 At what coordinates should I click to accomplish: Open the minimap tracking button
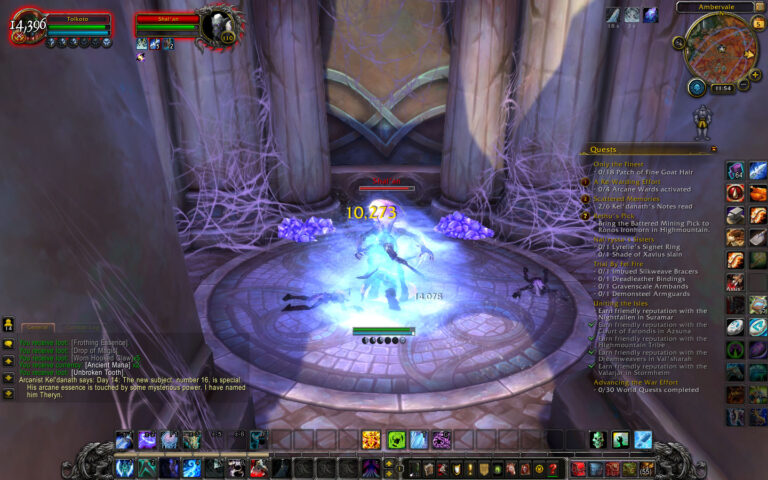tap(679, 42)
